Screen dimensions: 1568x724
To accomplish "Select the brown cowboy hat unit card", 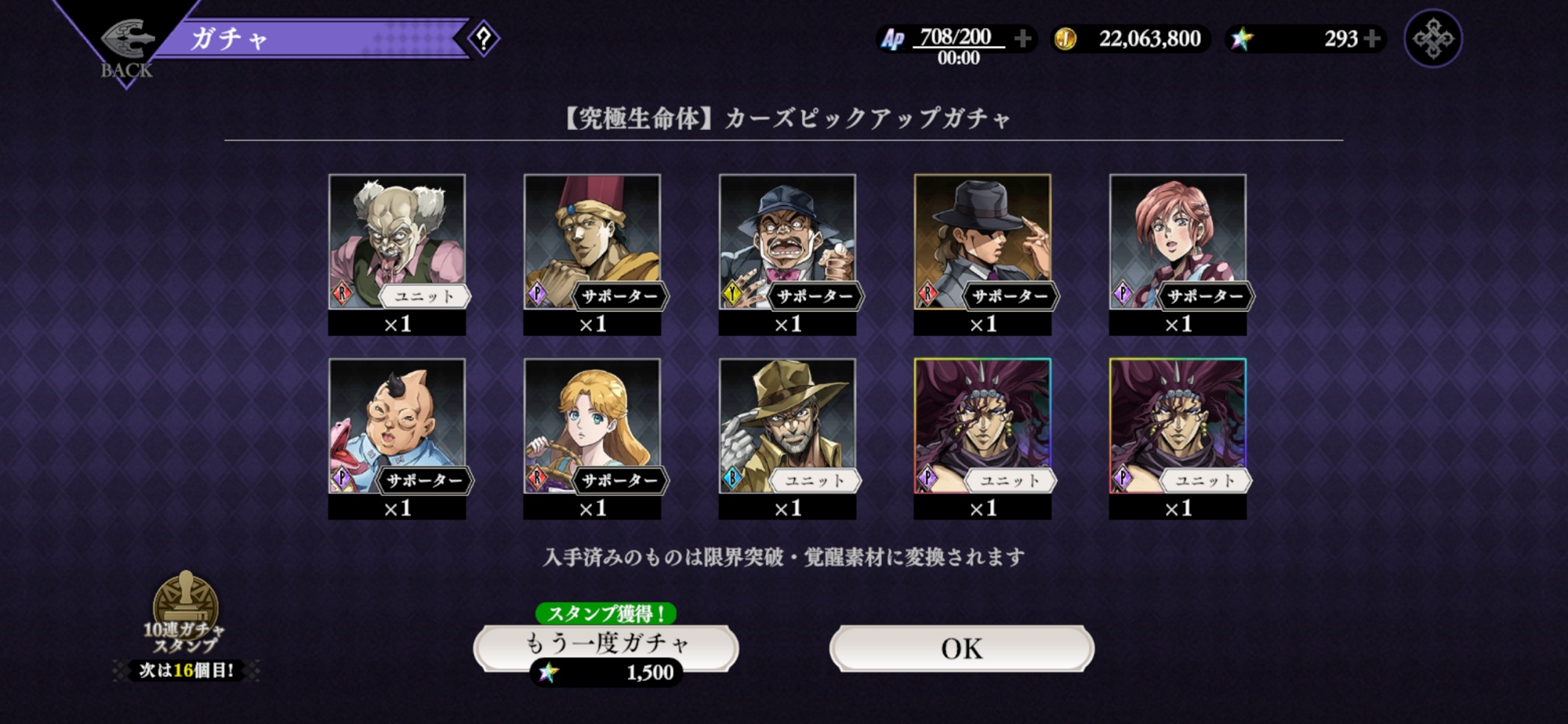I will click(787, 425).
